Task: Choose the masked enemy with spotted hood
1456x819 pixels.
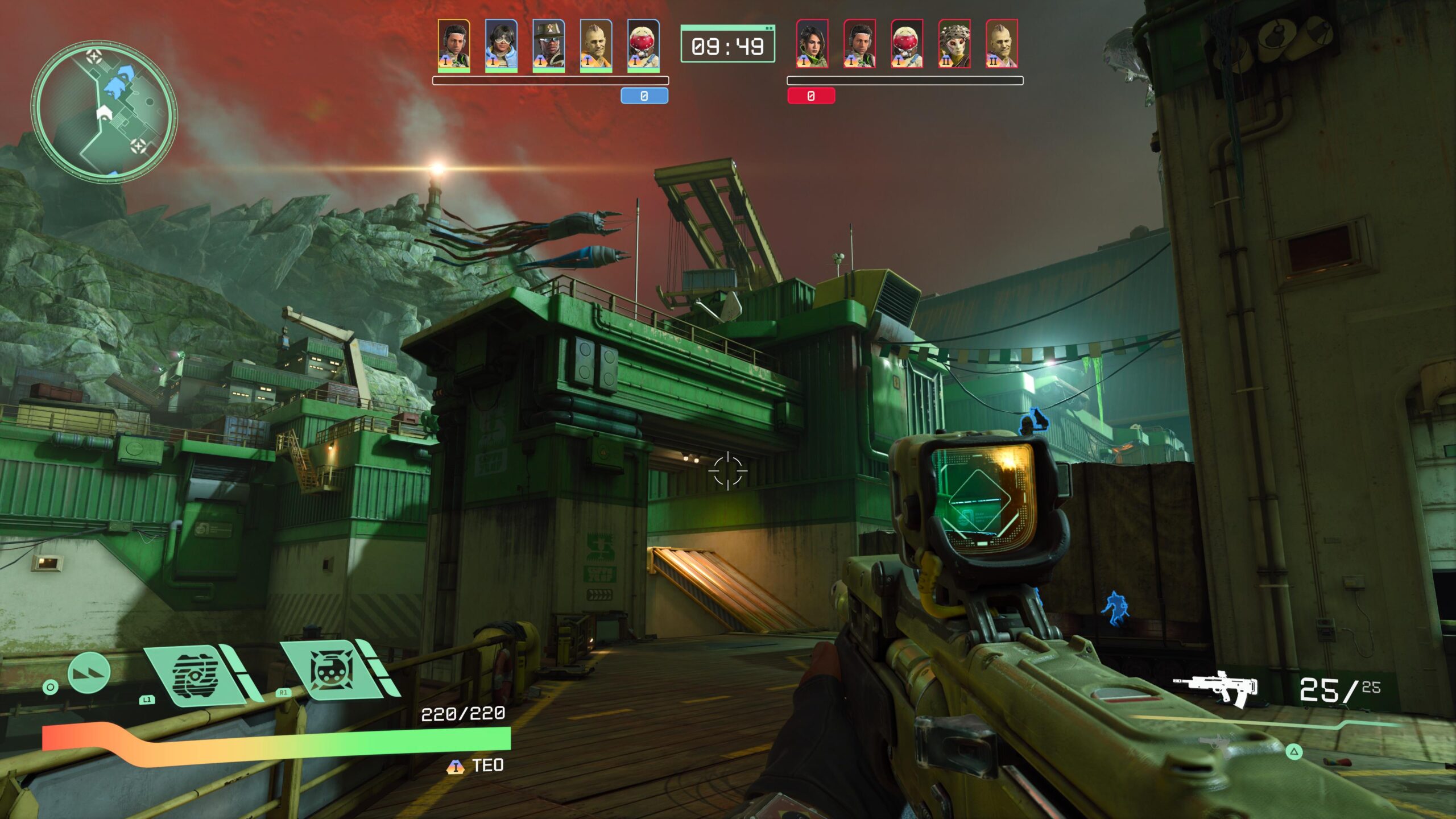Action: click(954, 44)
